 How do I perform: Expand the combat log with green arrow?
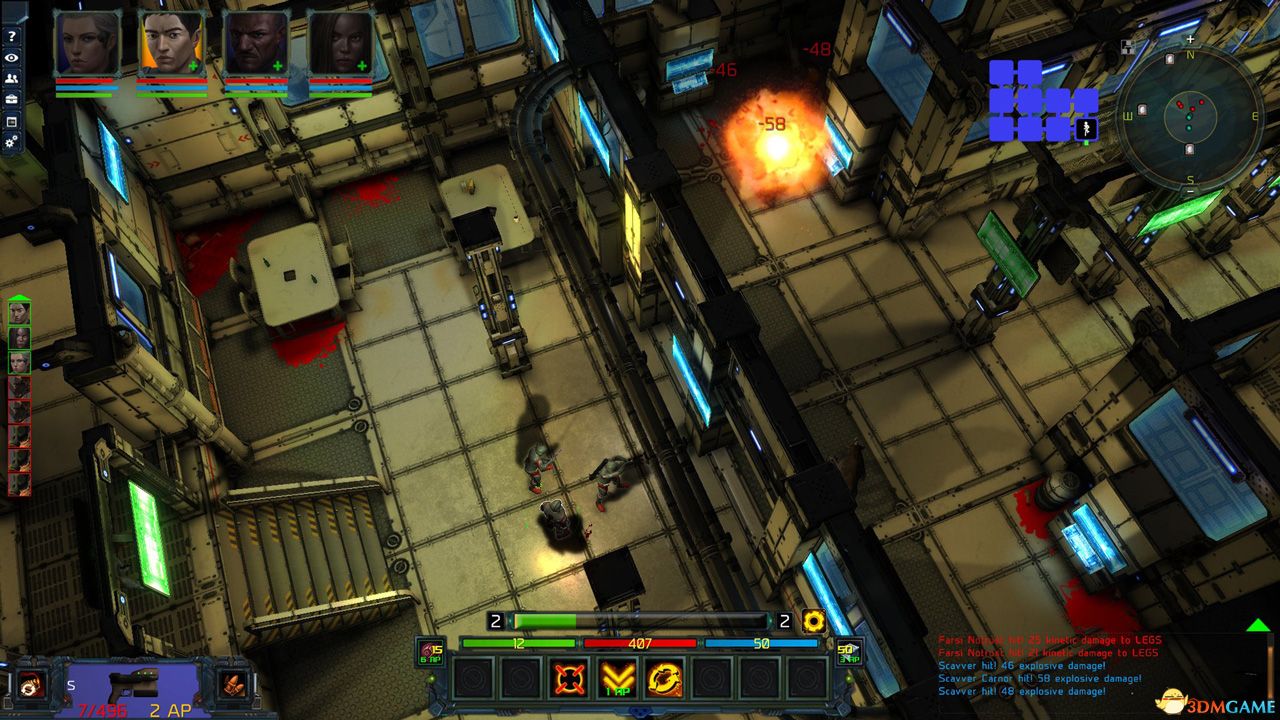coord(1258,625)
